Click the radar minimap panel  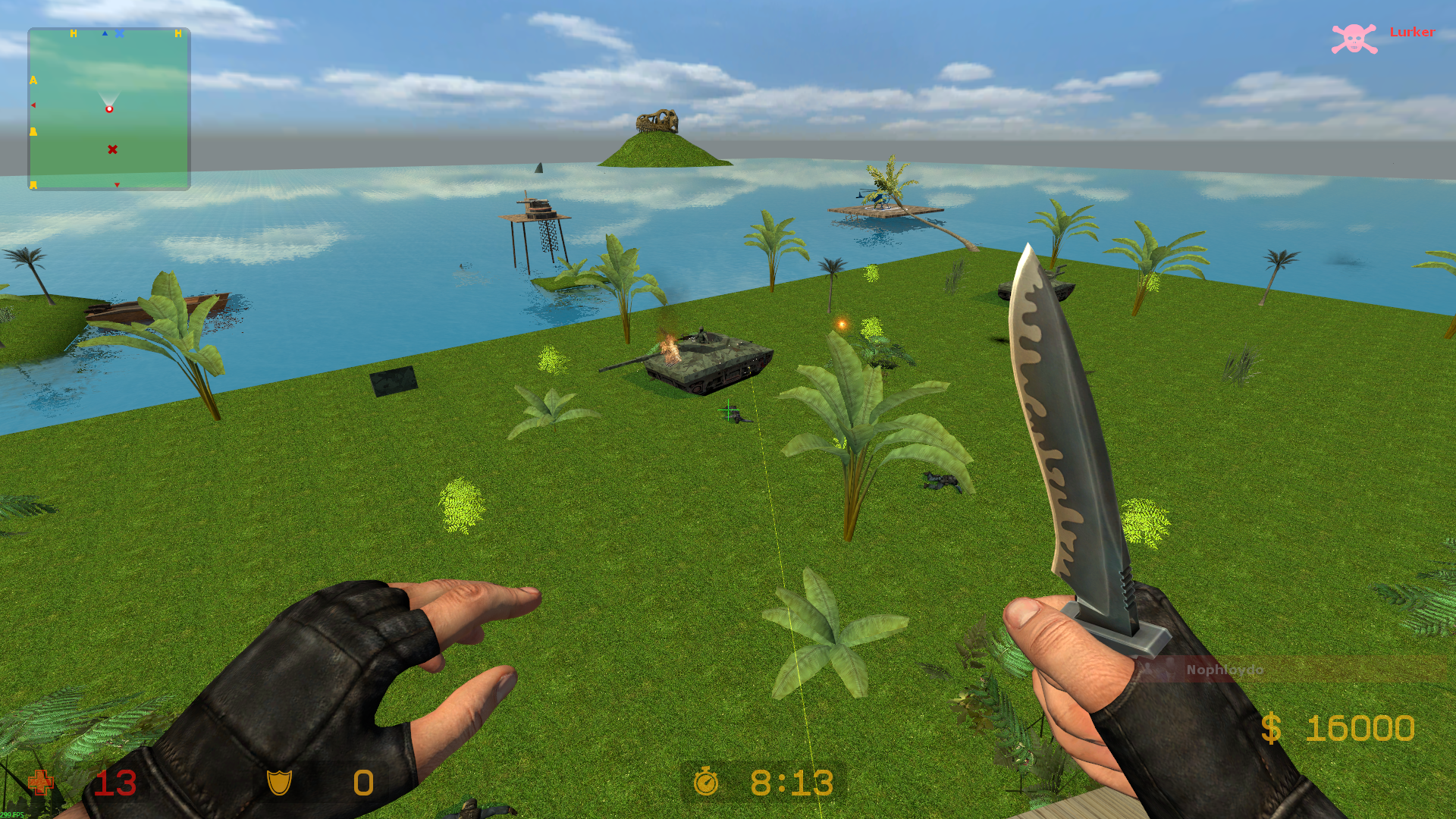click(x=109, y=109)
